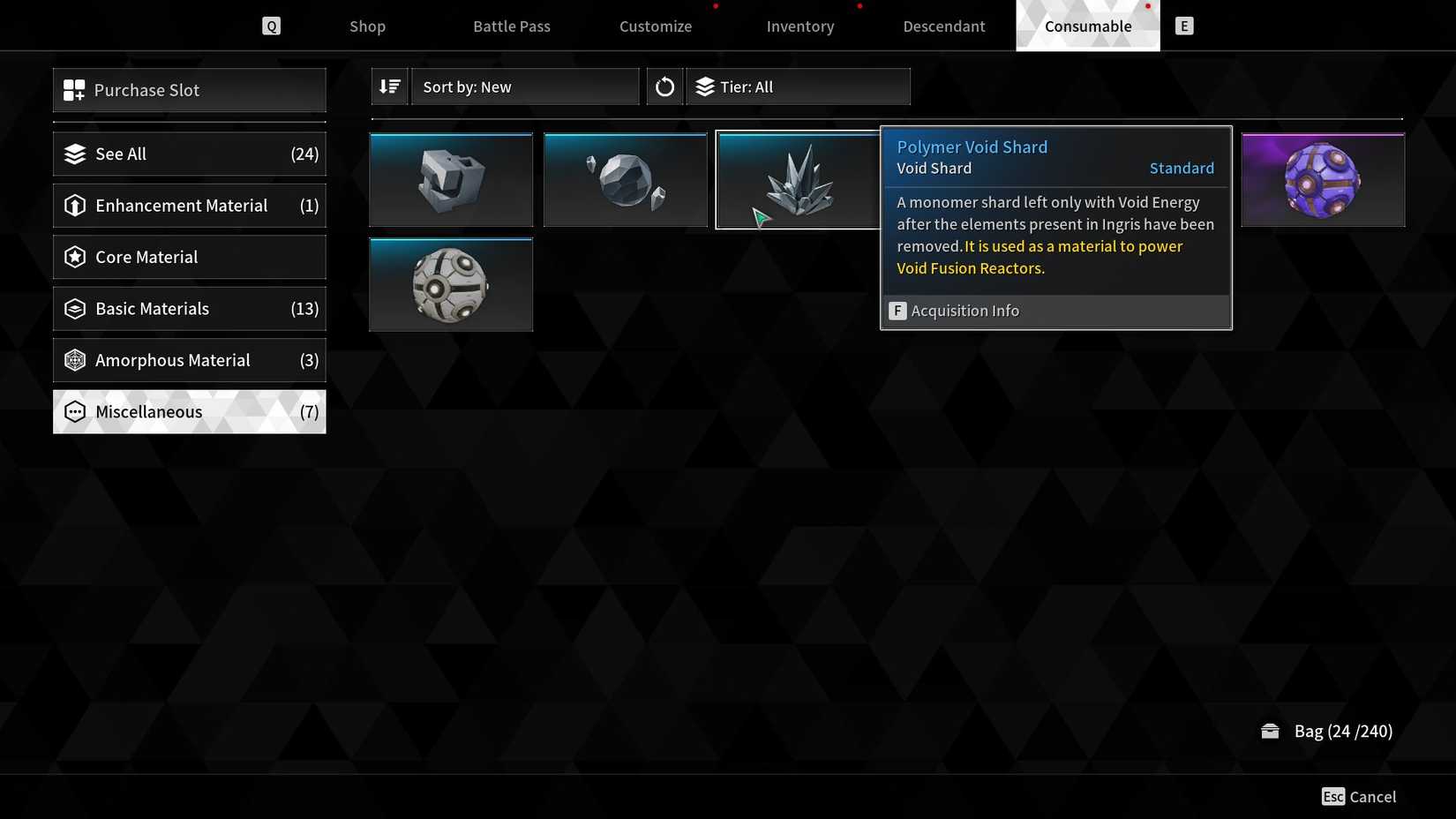The height and width of the screenshot is (819, 1456).
Task: Click the Bag icon near inventory count
Action: tap(1271, 731)
